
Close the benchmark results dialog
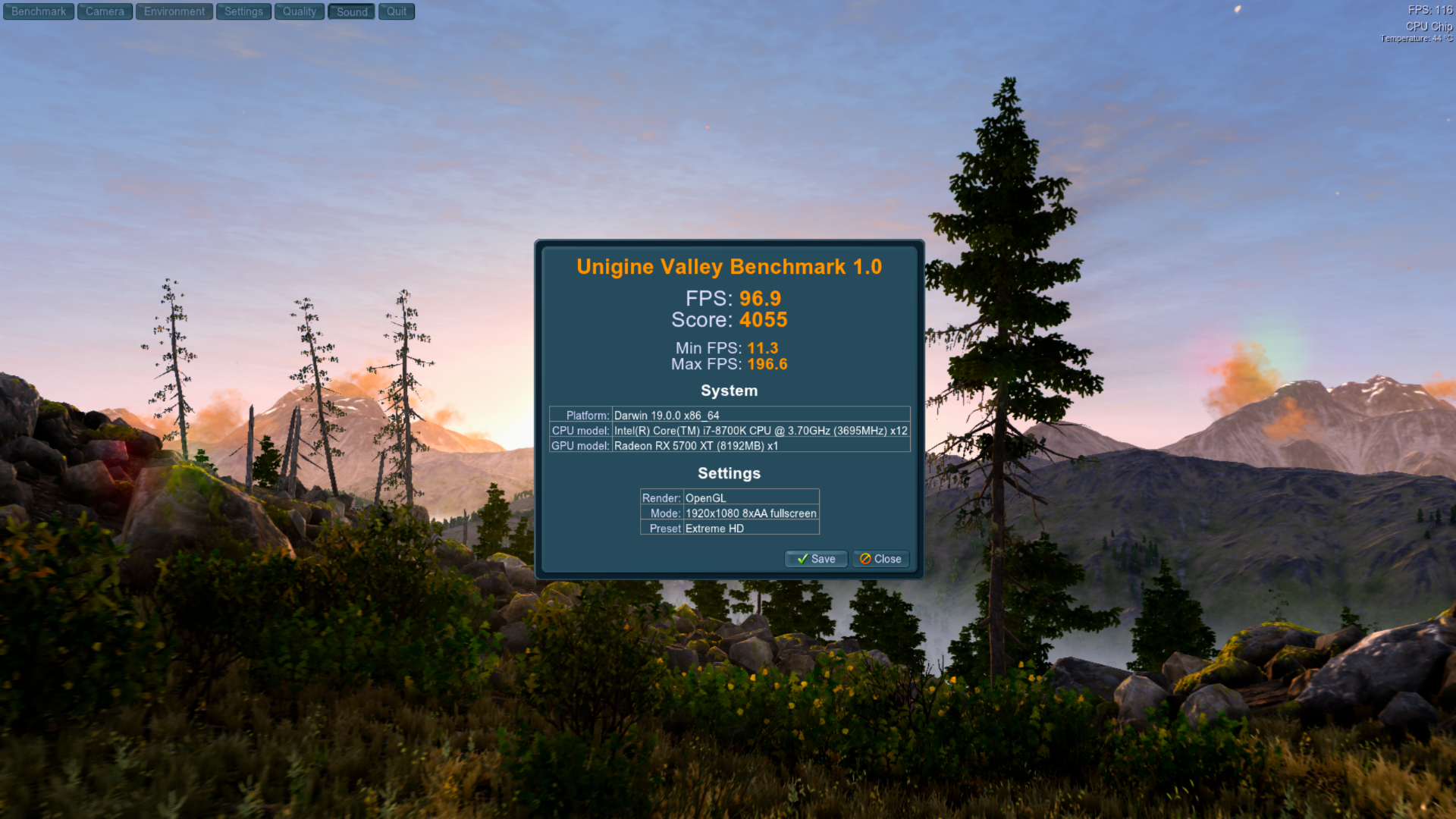(x=880, y=559)
